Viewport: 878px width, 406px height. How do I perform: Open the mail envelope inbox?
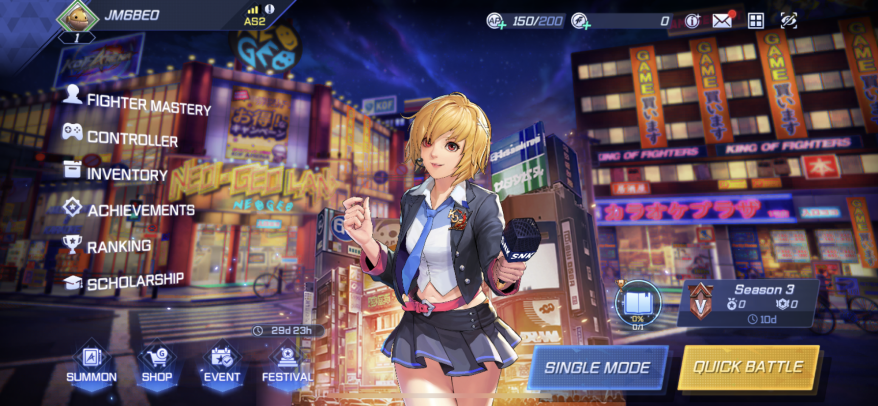(x=722, y=20)
